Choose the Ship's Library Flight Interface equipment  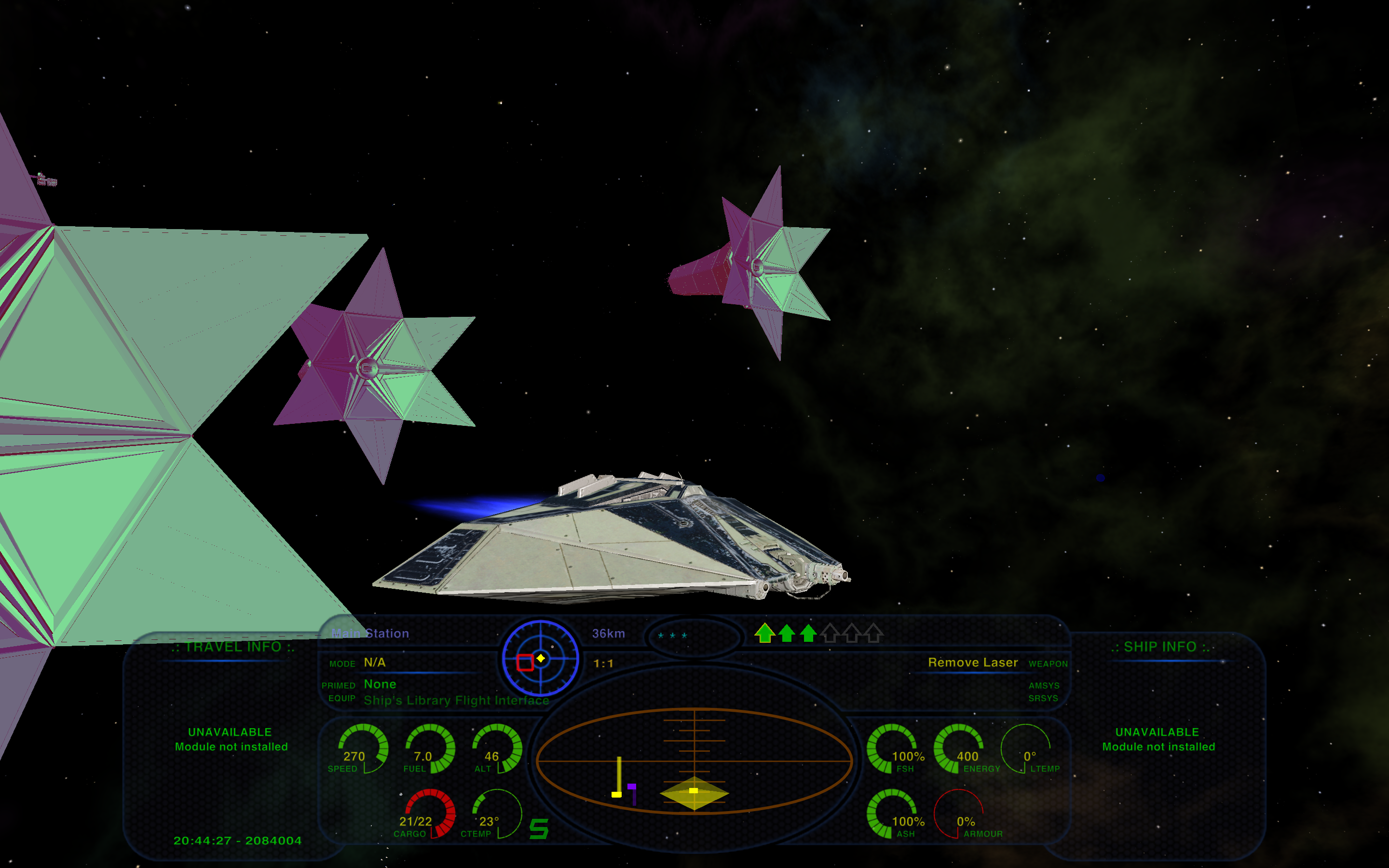click(456, 700)
